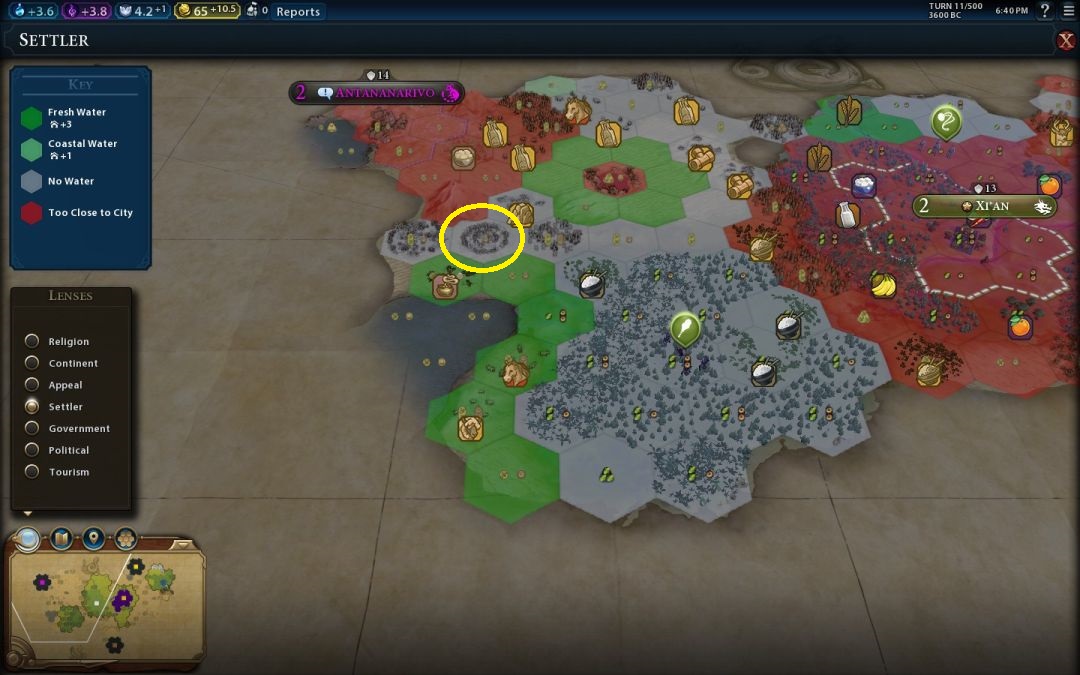Activate the Government lens
The height and width of the screenshot is (675, 1080).
point(33,429)
